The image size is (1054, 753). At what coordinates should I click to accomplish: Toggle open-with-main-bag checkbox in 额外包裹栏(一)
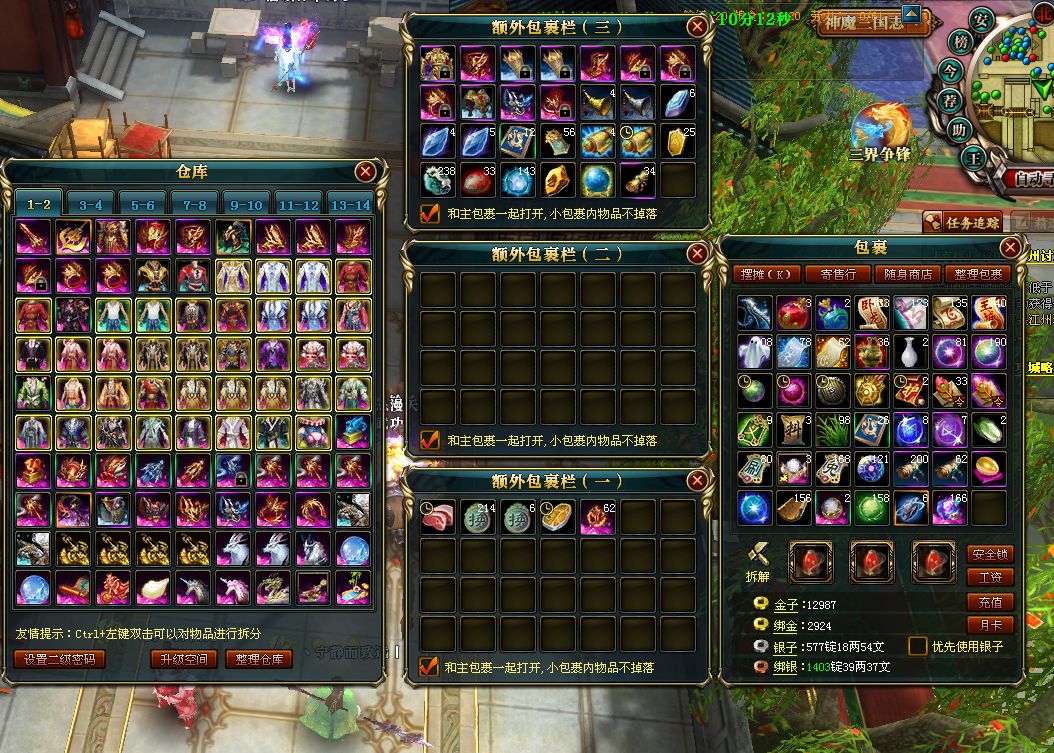430,667
